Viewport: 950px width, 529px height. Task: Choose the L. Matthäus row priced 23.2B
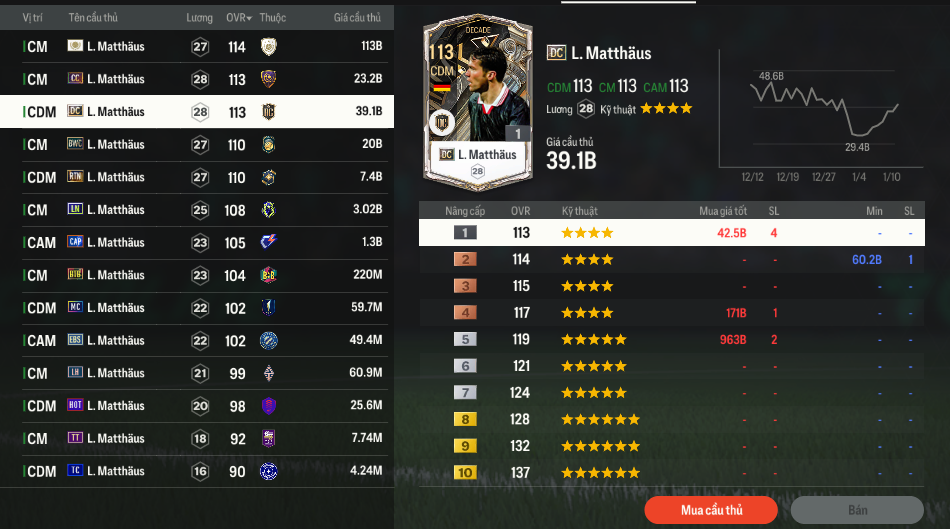[197, 79]
